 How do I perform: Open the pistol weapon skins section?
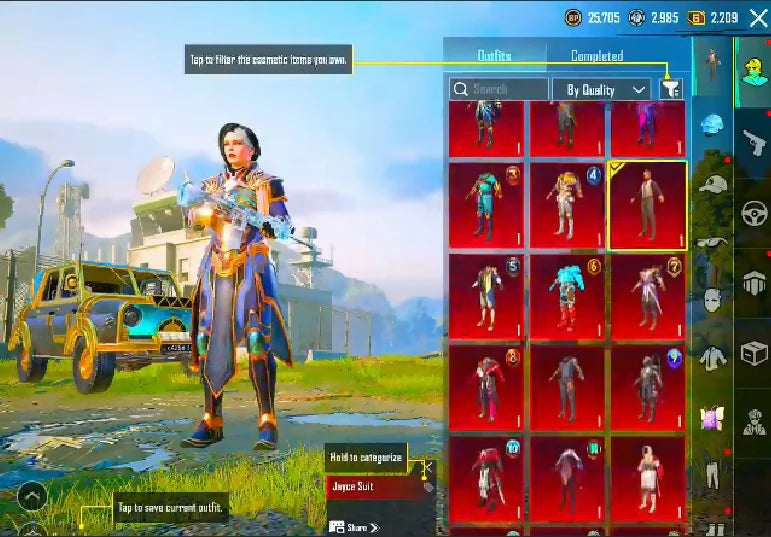(753, 144)
